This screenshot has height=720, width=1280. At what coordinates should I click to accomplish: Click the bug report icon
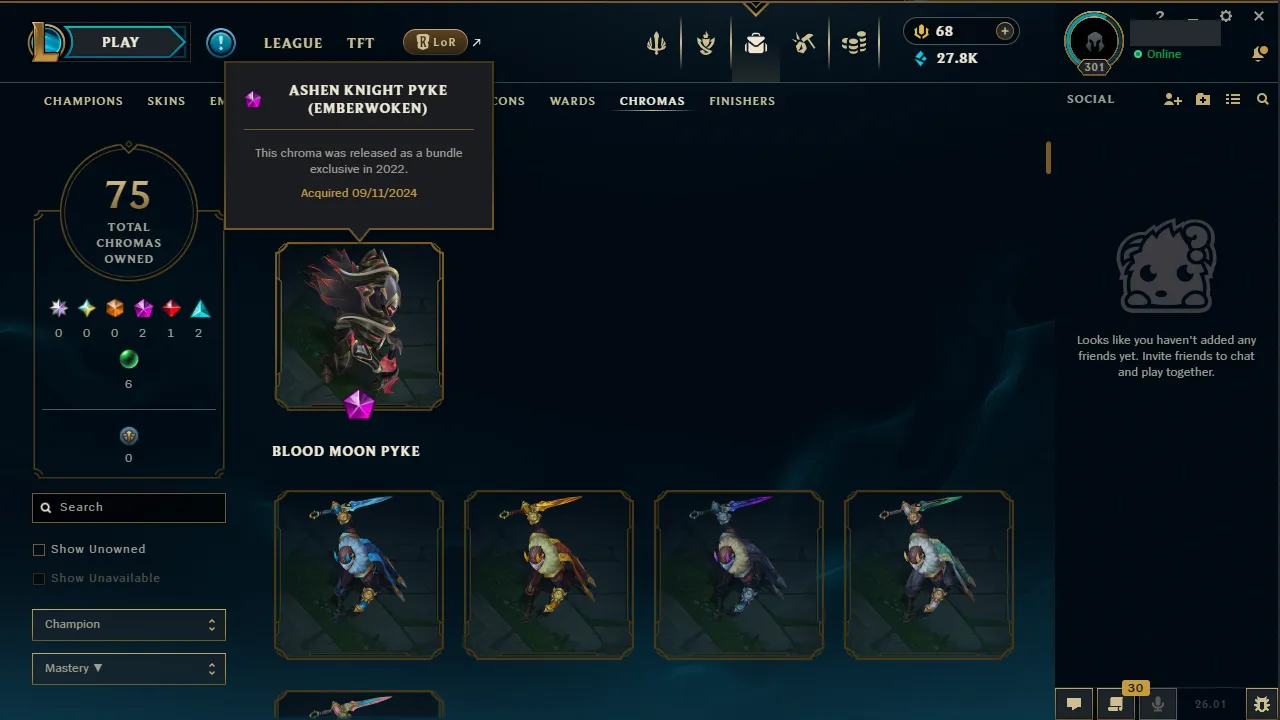point(1261,703)
